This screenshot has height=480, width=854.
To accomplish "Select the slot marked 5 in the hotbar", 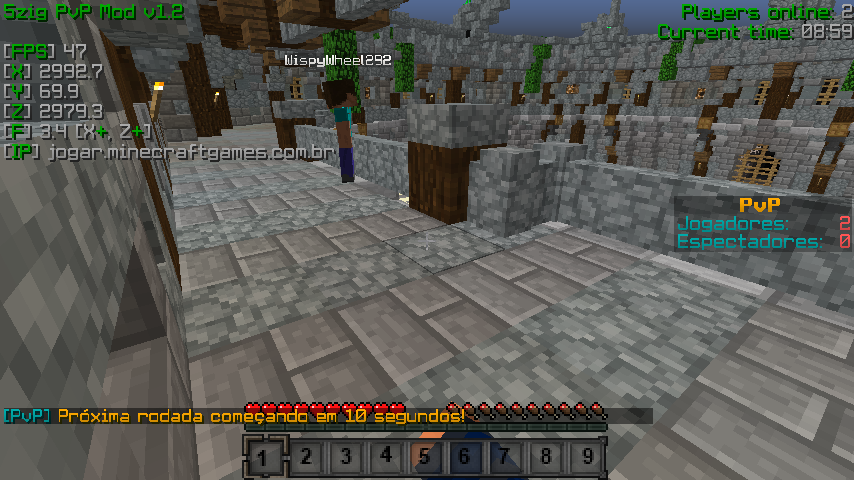I will tap(425, 458).
